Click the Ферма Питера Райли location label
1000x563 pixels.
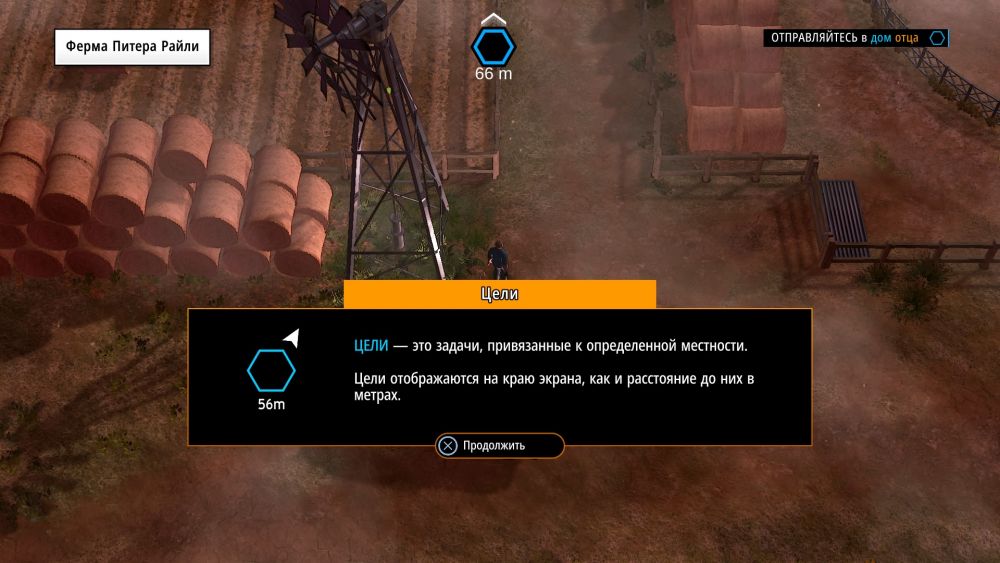click(132, 47)
